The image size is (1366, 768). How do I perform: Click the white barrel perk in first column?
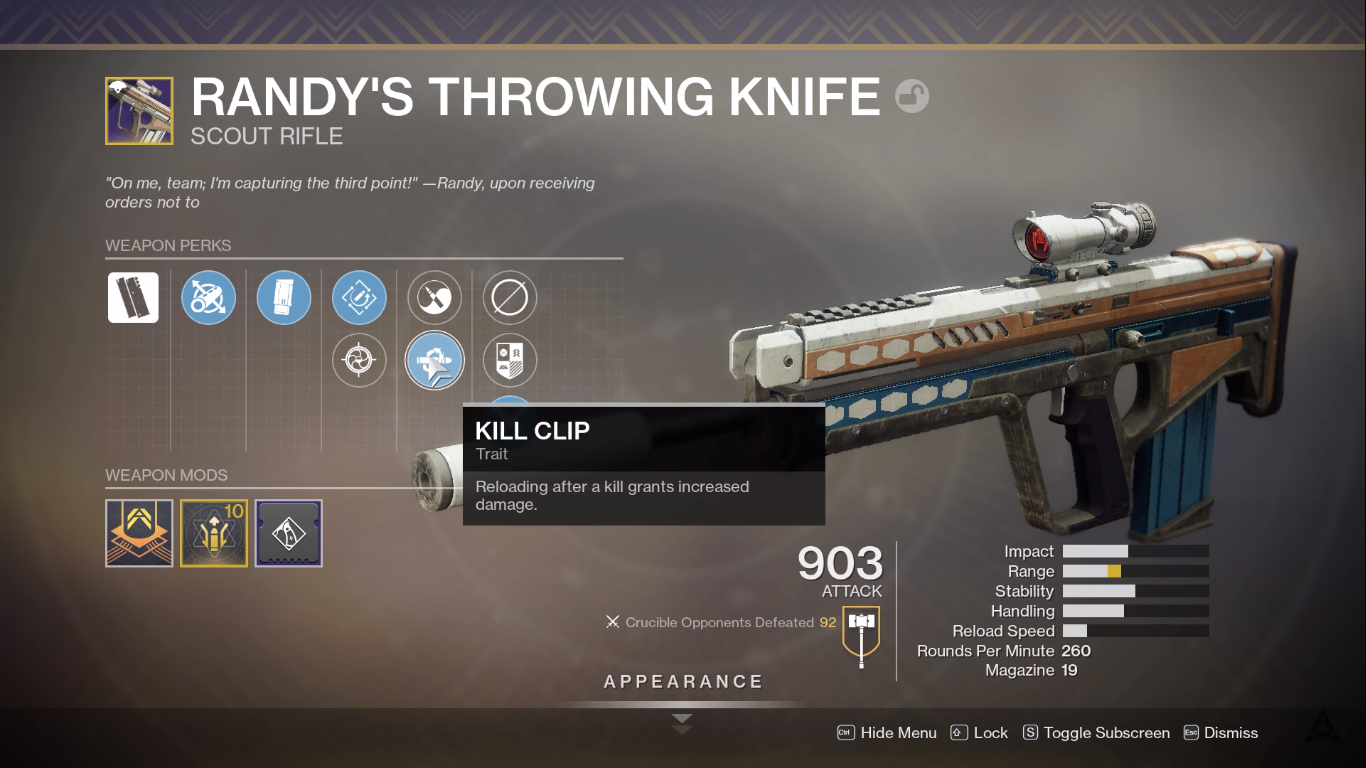pos(133,297)
